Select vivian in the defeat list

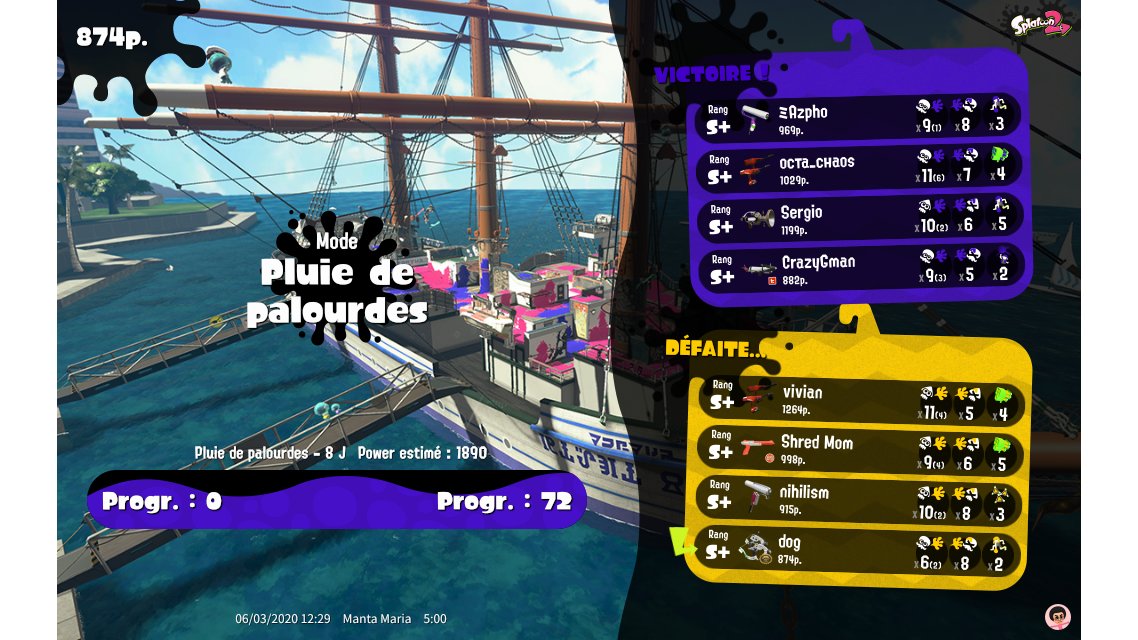coord(858,399)
